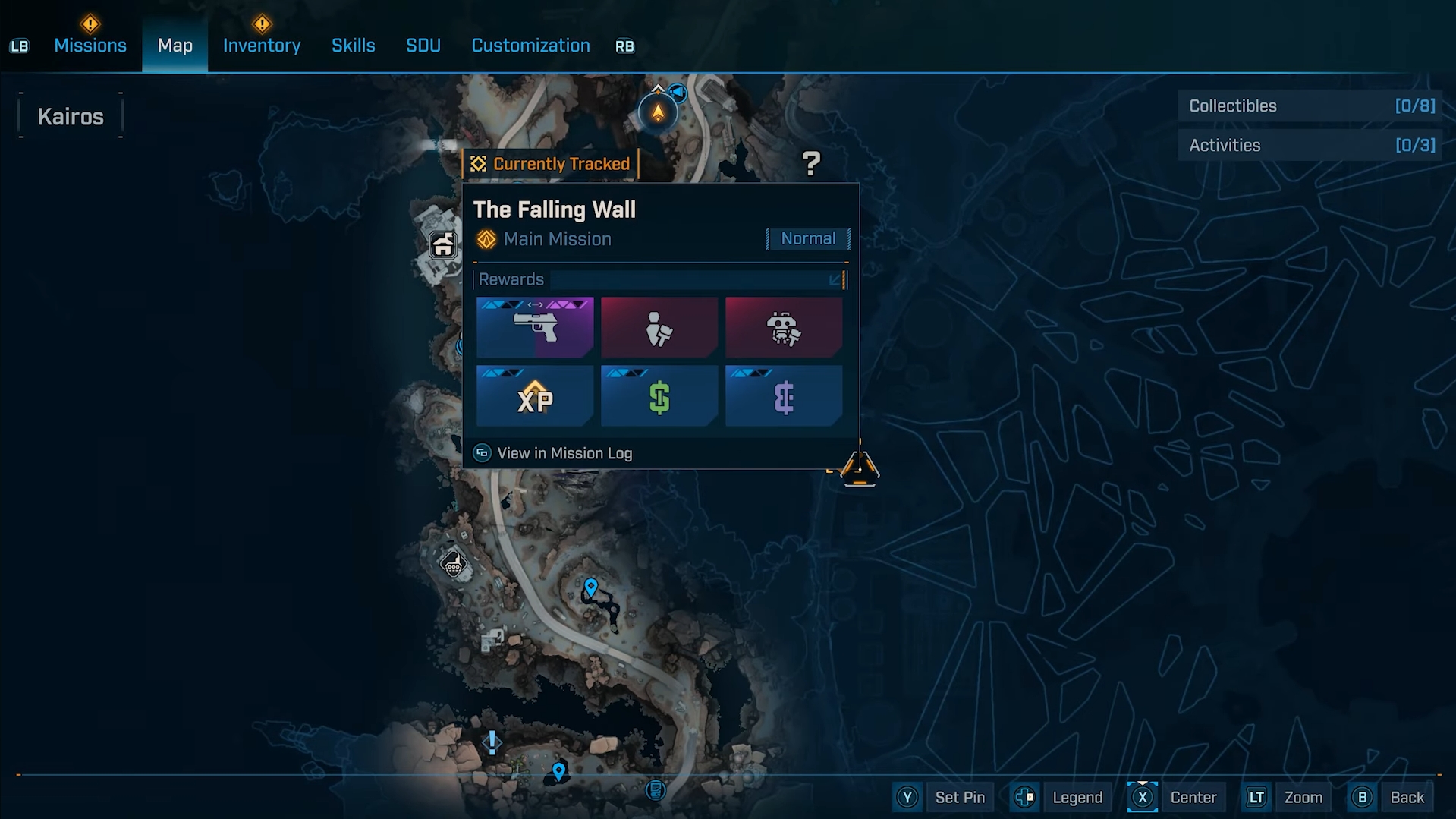Open the Inventory tab

tap(262, 46)
